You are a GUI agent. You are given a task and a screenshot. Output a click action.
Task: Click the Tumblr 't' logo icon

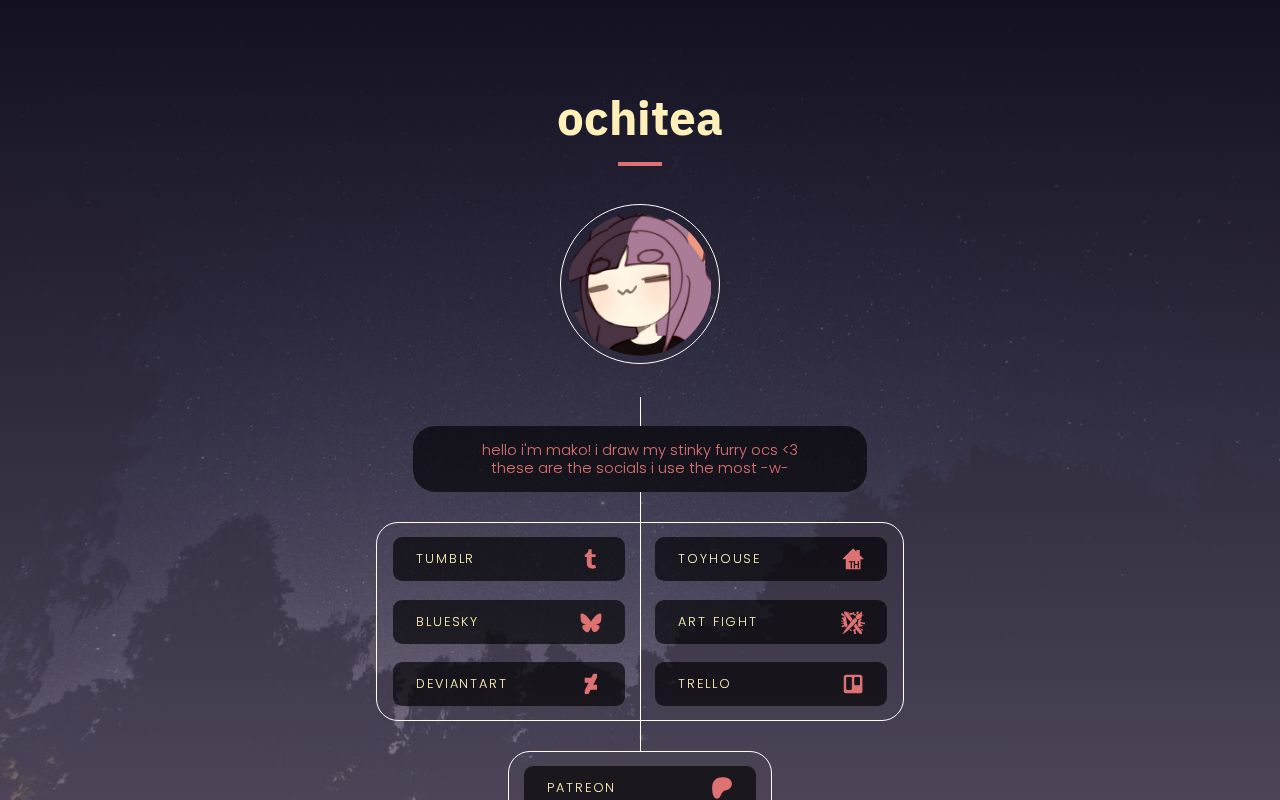[x=590, y=559]
